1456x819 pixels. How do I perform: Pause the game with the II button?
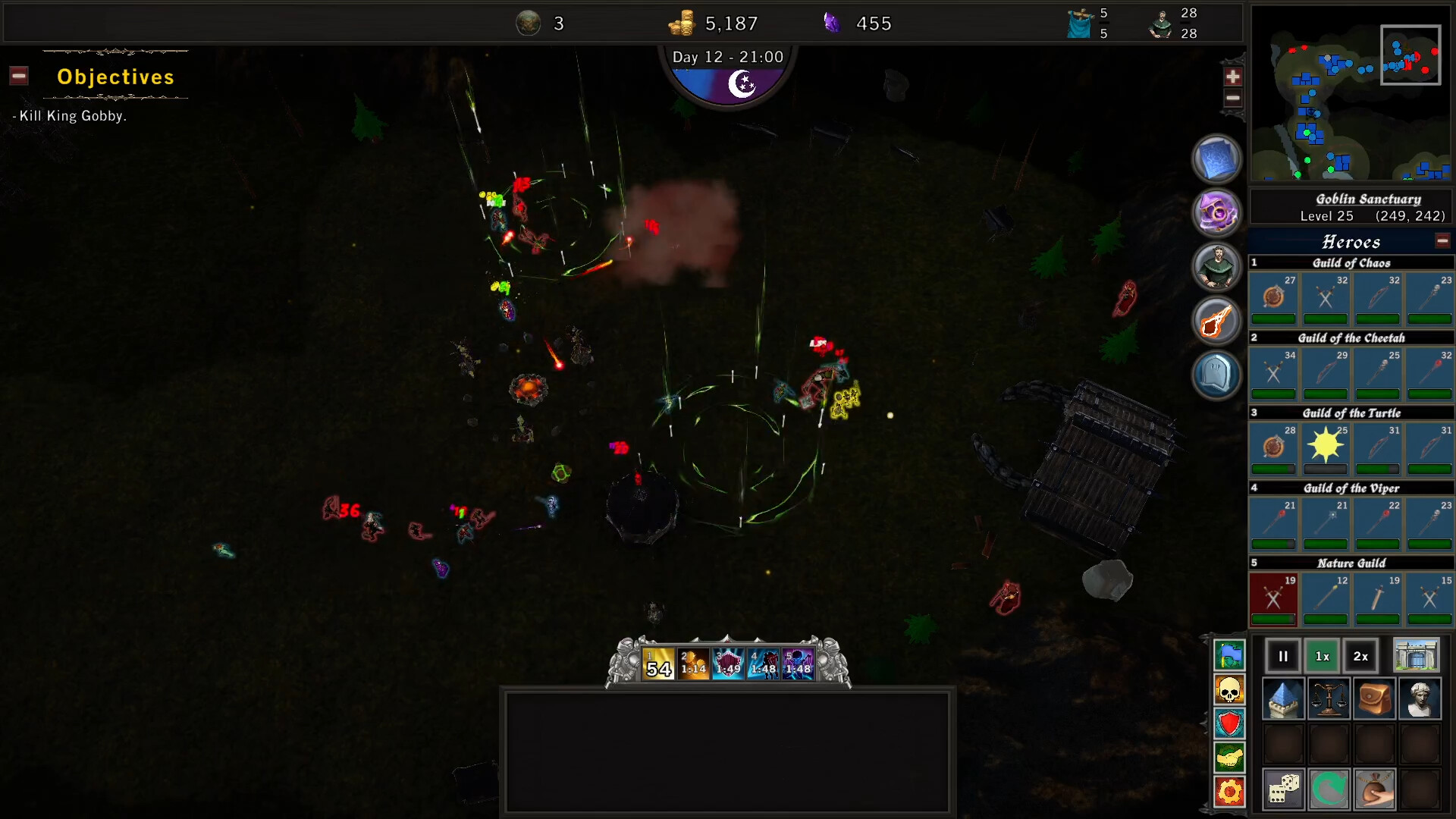(x=1283, y=656)
